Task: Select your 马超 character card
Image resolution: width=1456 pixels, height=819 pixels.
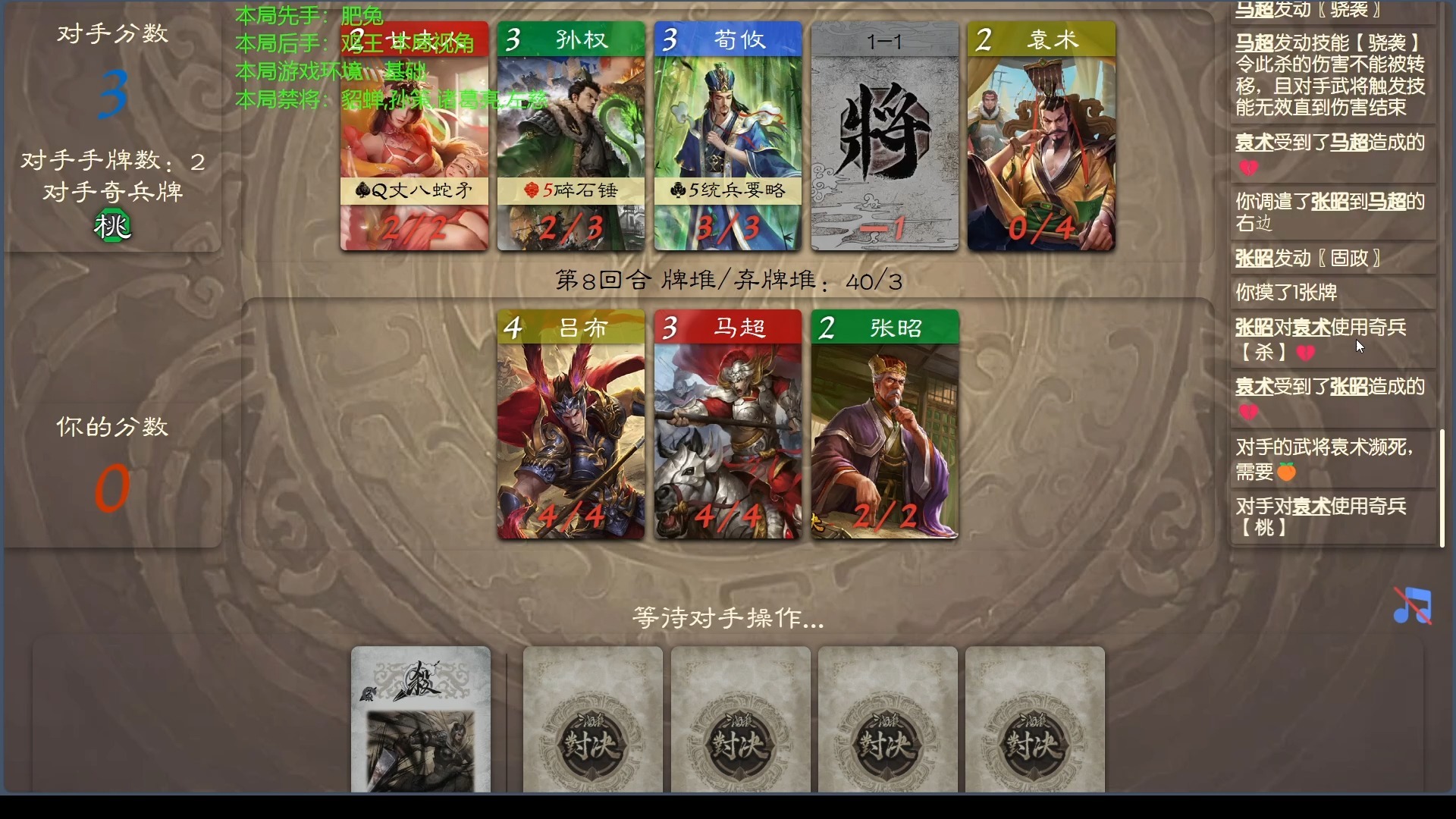Action: [728, 425]
